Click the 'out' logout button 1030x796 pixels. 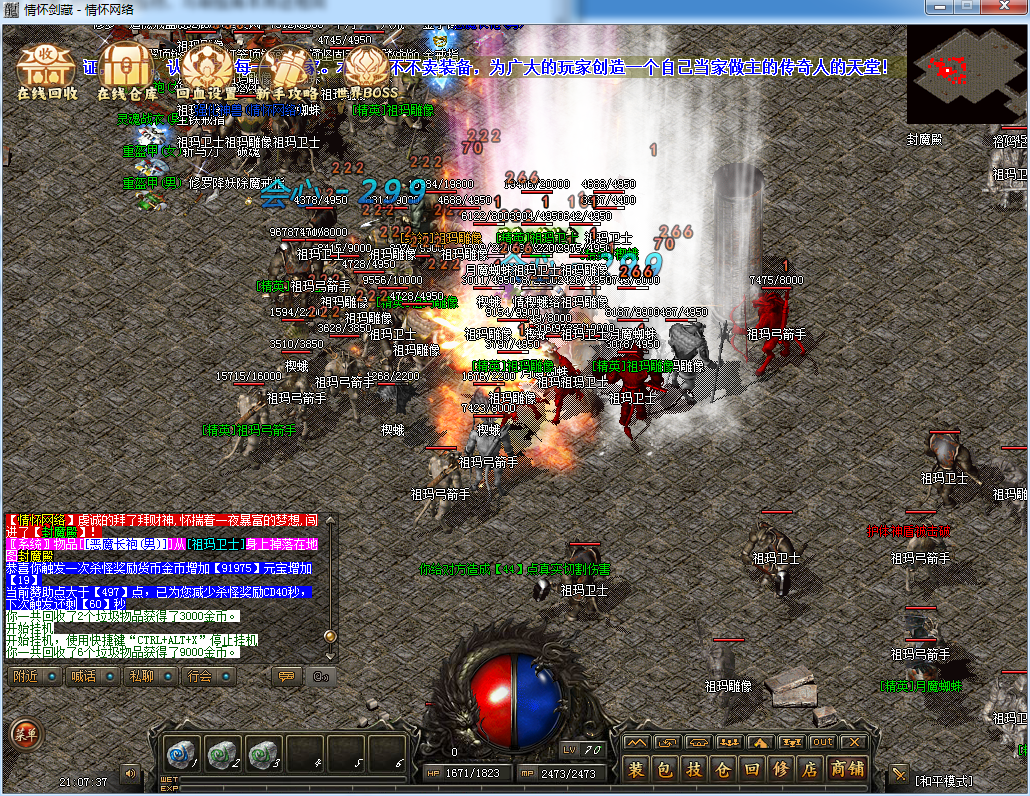click(822, 742)
